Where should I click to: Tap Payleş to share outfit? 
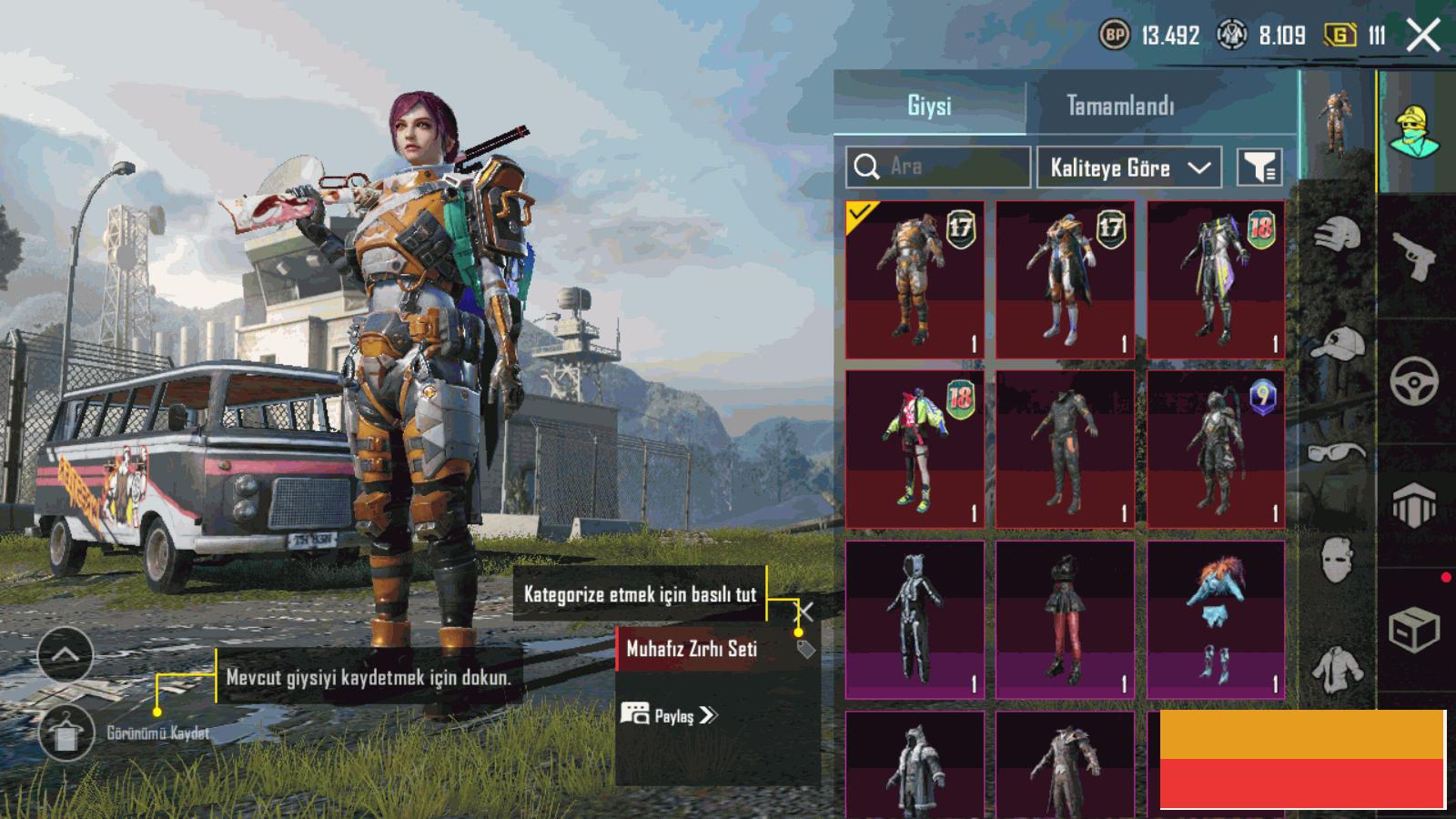tap(670, 715)
